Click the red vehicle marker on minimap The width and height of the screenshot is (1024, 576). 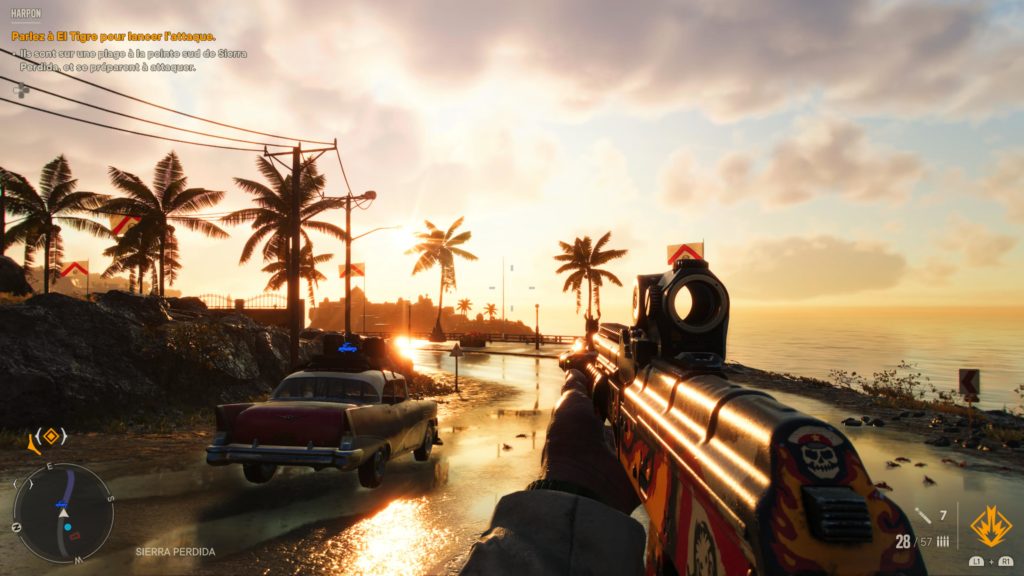(72, 536)
